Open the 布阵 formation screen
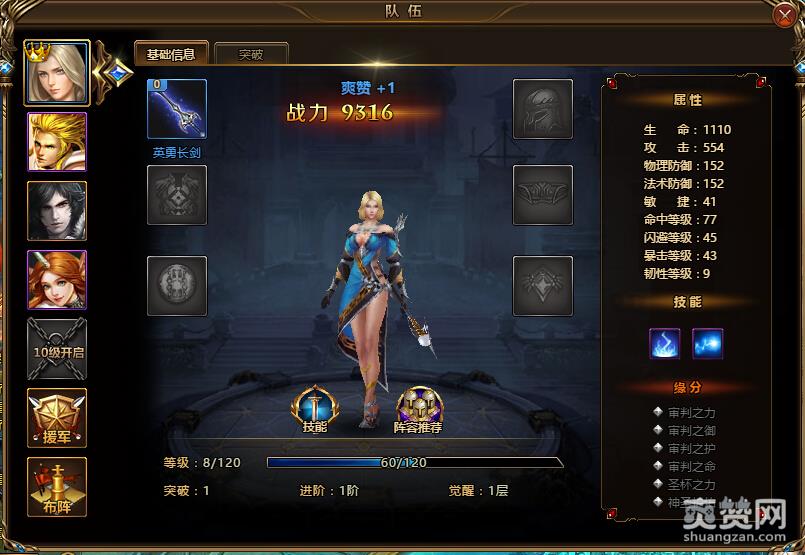This screenshot has height=555, width=805. coord(57,487)
